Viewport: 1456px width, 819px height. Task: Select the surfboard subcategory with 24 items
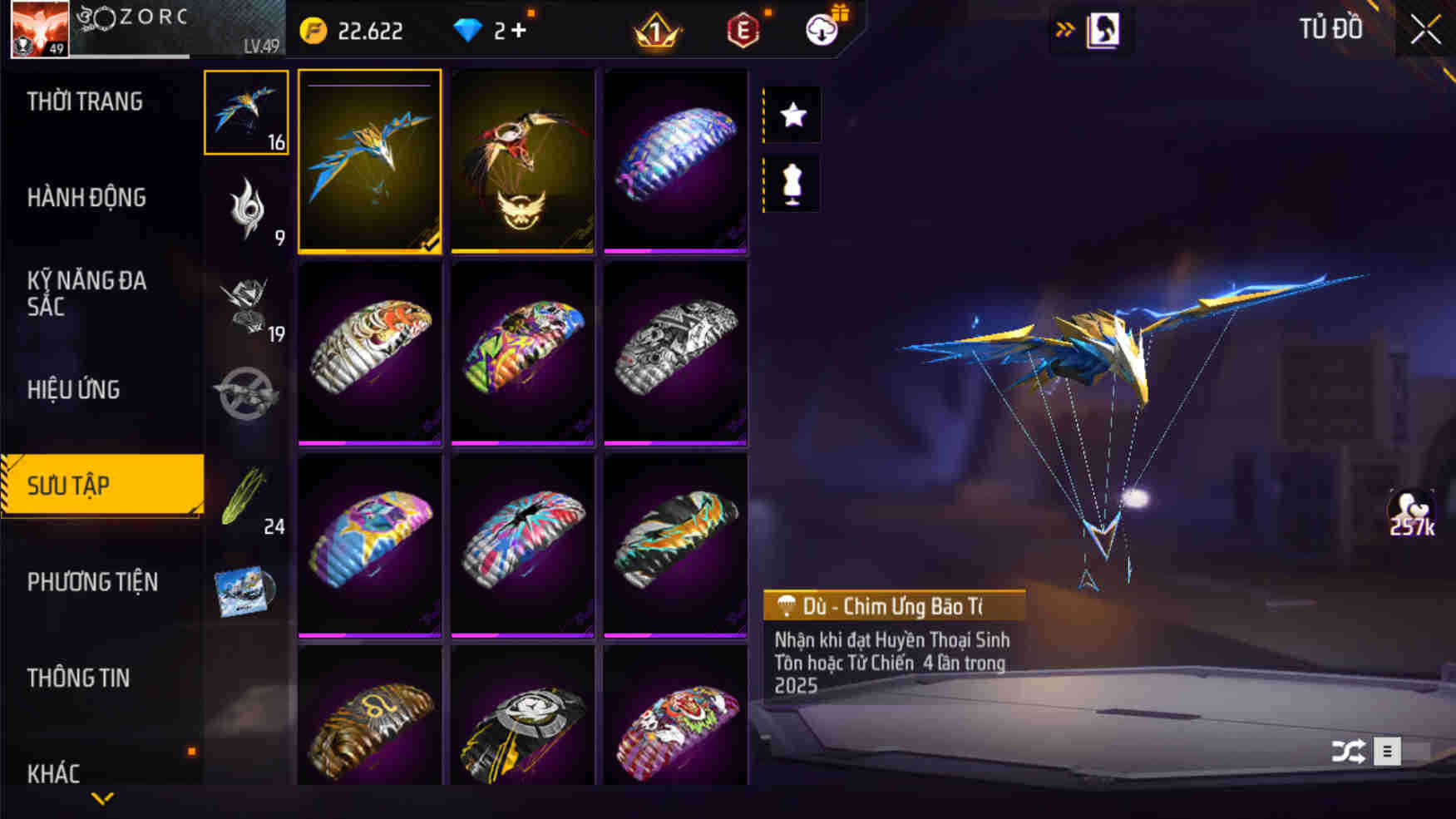point(246,499)
